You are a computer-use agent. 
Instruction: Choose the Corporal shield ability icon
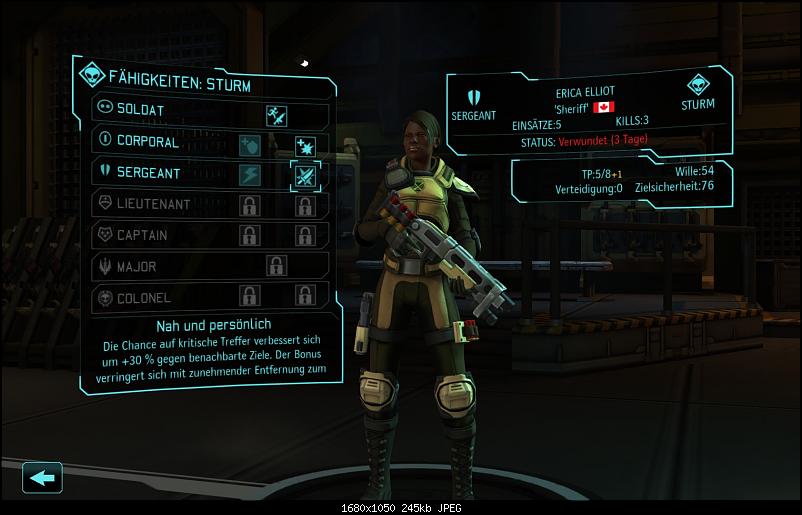(249, 146)
